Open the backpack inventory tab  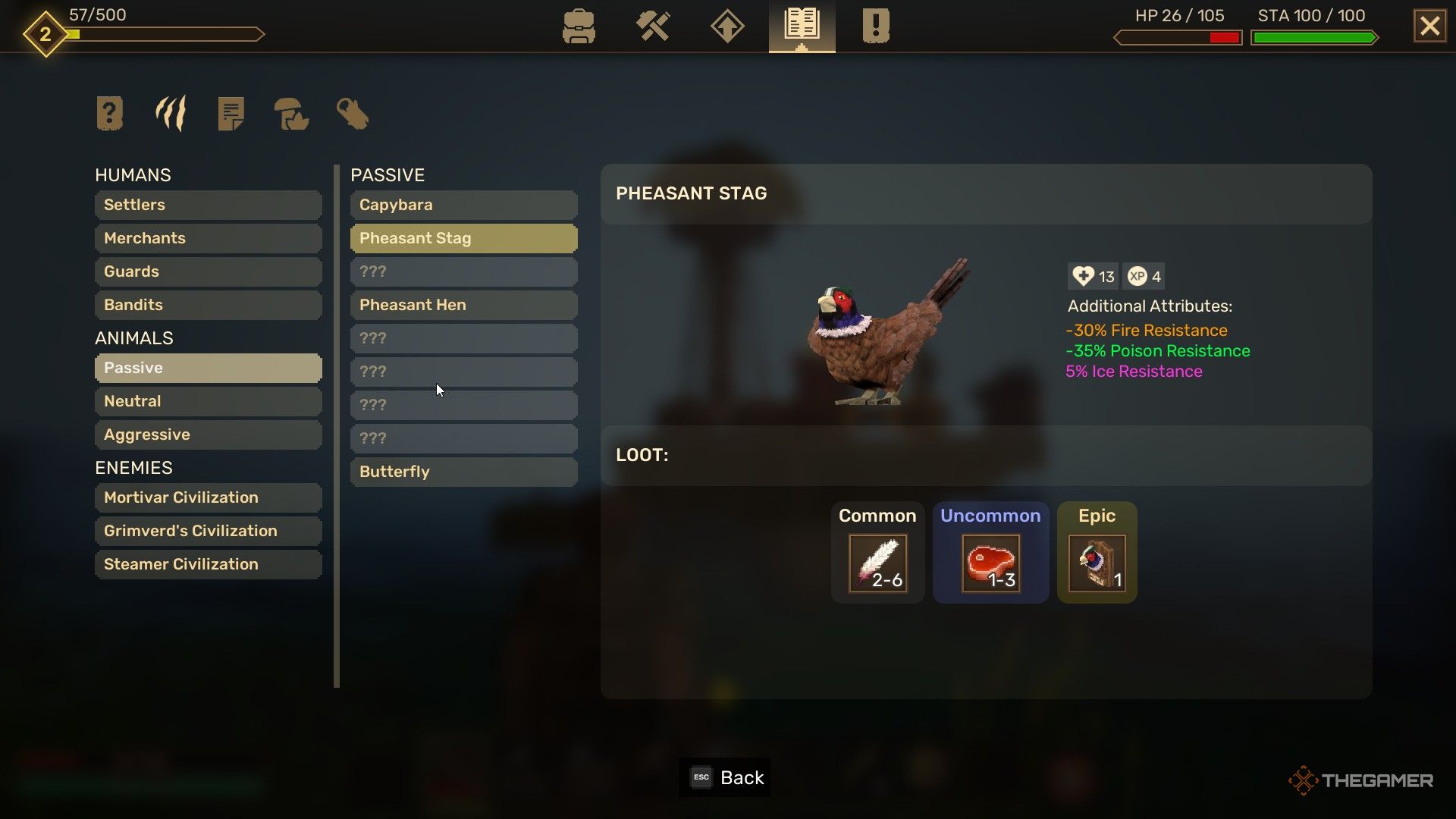click(579, 27)
